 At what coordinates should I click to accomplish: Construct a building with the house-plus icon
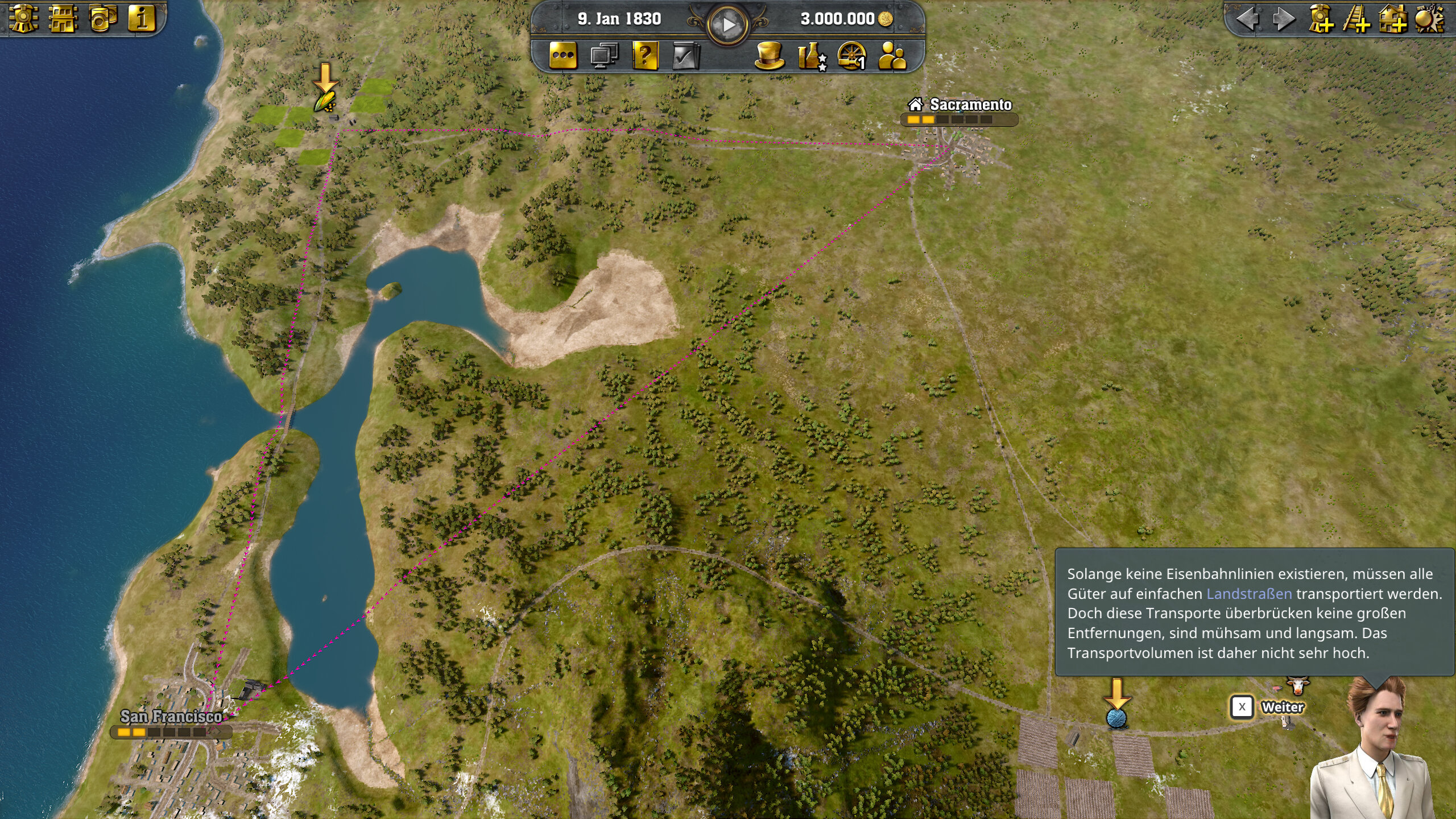(1393, 19)
